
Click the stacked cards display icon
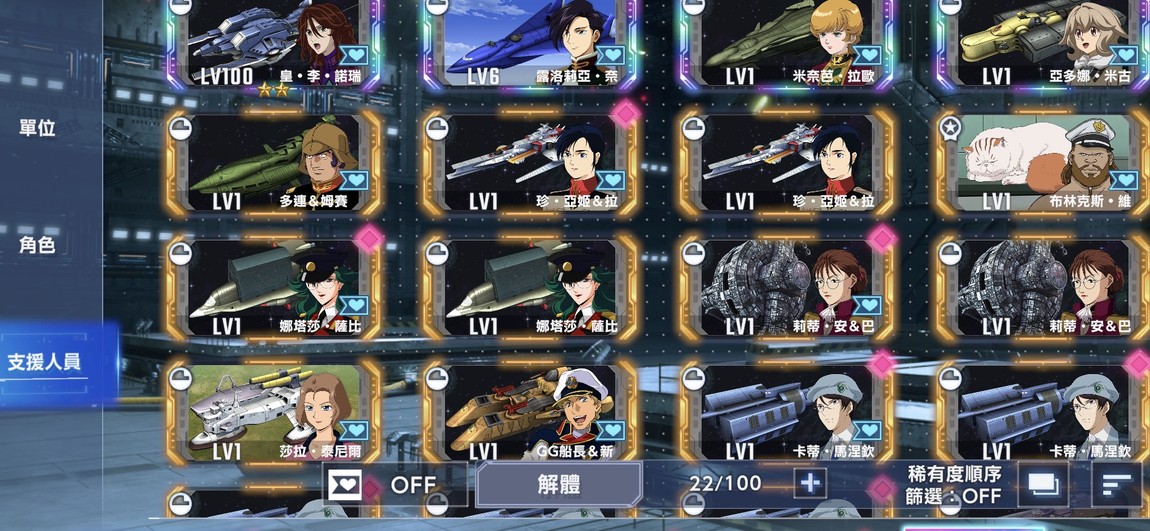coord(1043,485)
